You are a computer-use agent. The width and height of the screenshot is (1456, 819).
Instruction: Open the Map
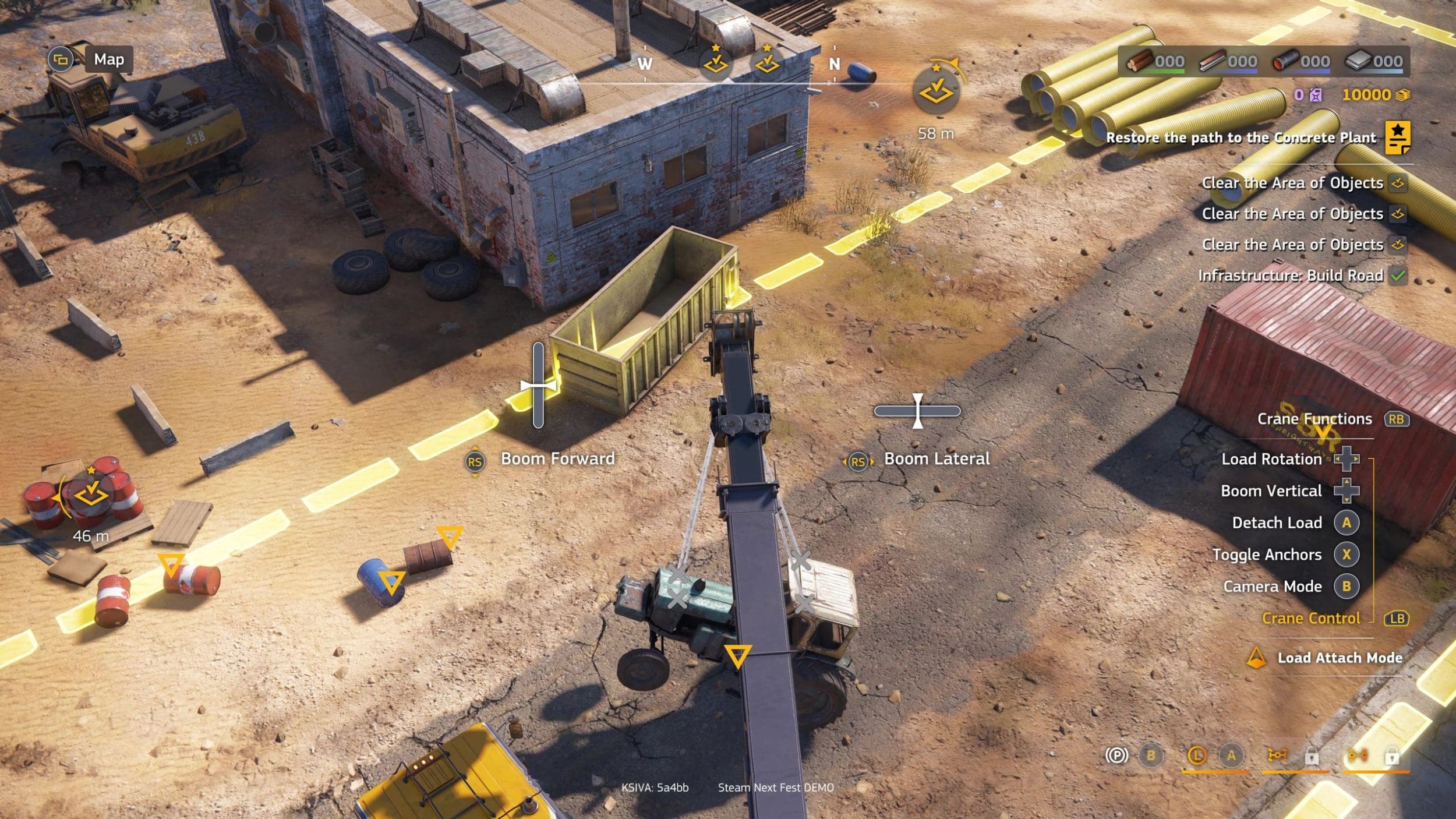pyautogui.click(x=108, y=59)
